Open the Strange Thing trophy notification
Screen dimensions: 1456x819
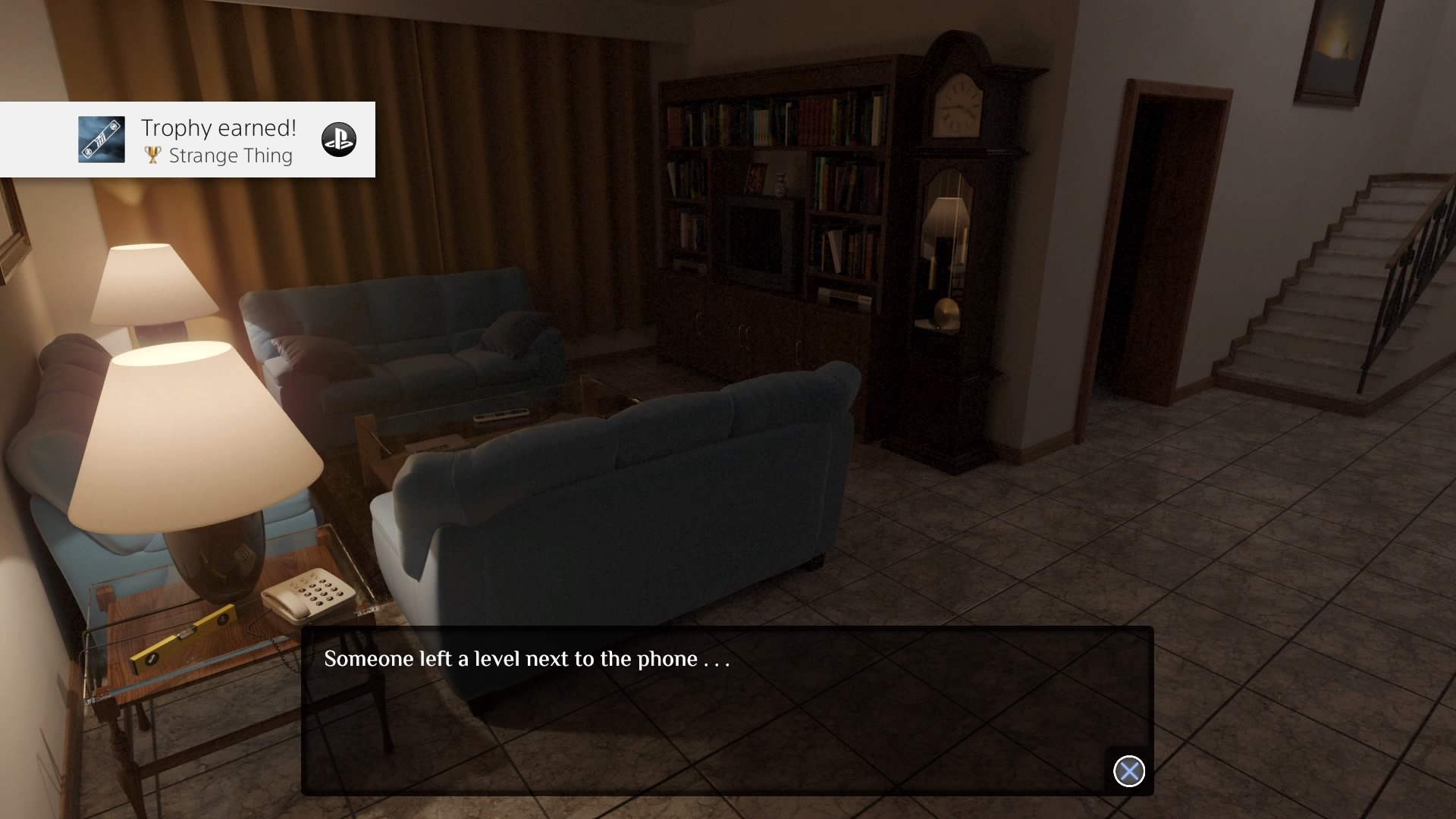220,141
